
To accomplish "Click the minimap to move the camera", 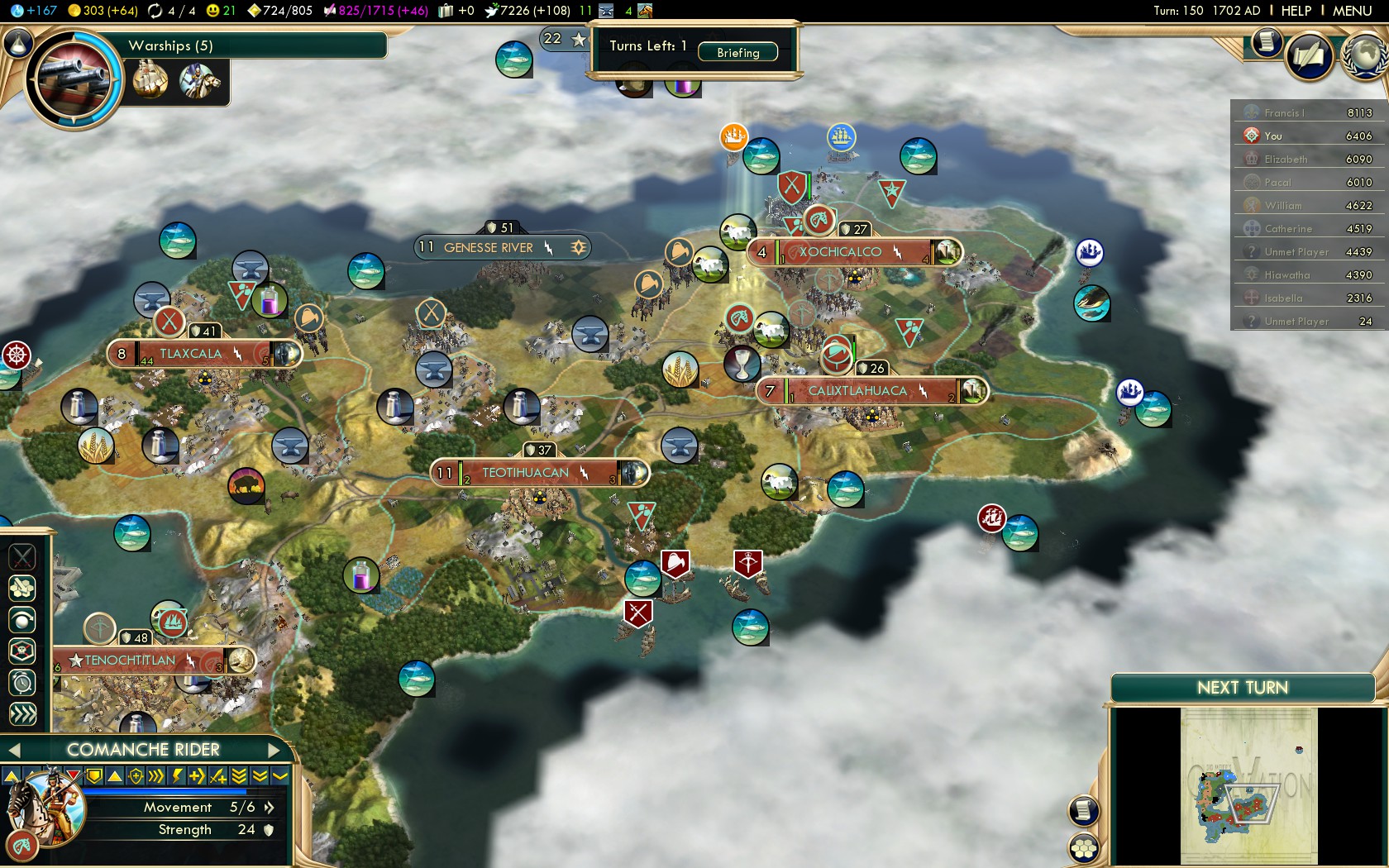I will [1248, 785].
